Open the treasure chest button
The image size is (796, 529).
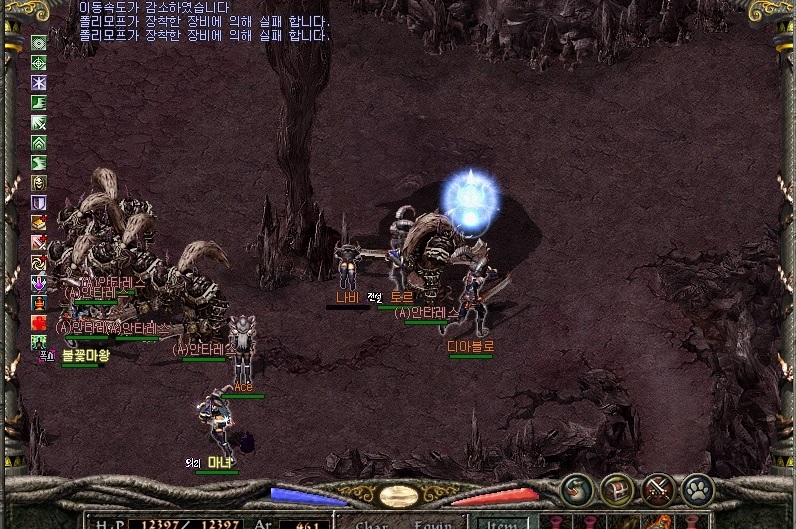pos(617,490)
